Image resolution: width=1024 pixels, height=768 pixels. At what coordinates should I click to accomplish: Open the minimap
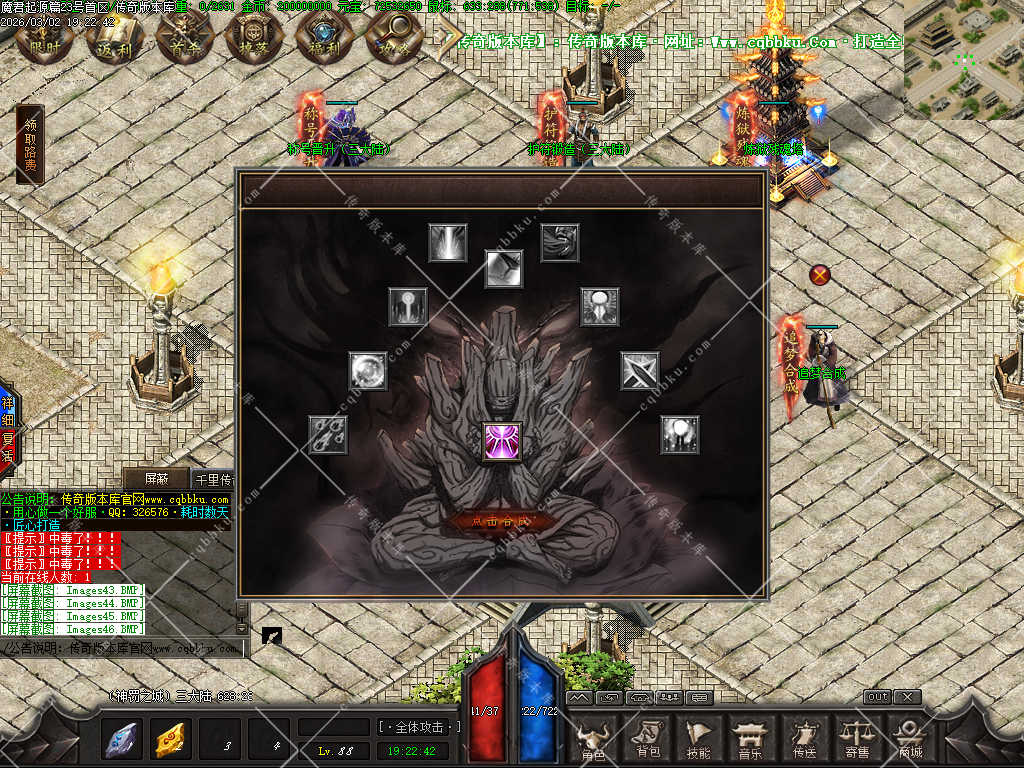(963, 60)
